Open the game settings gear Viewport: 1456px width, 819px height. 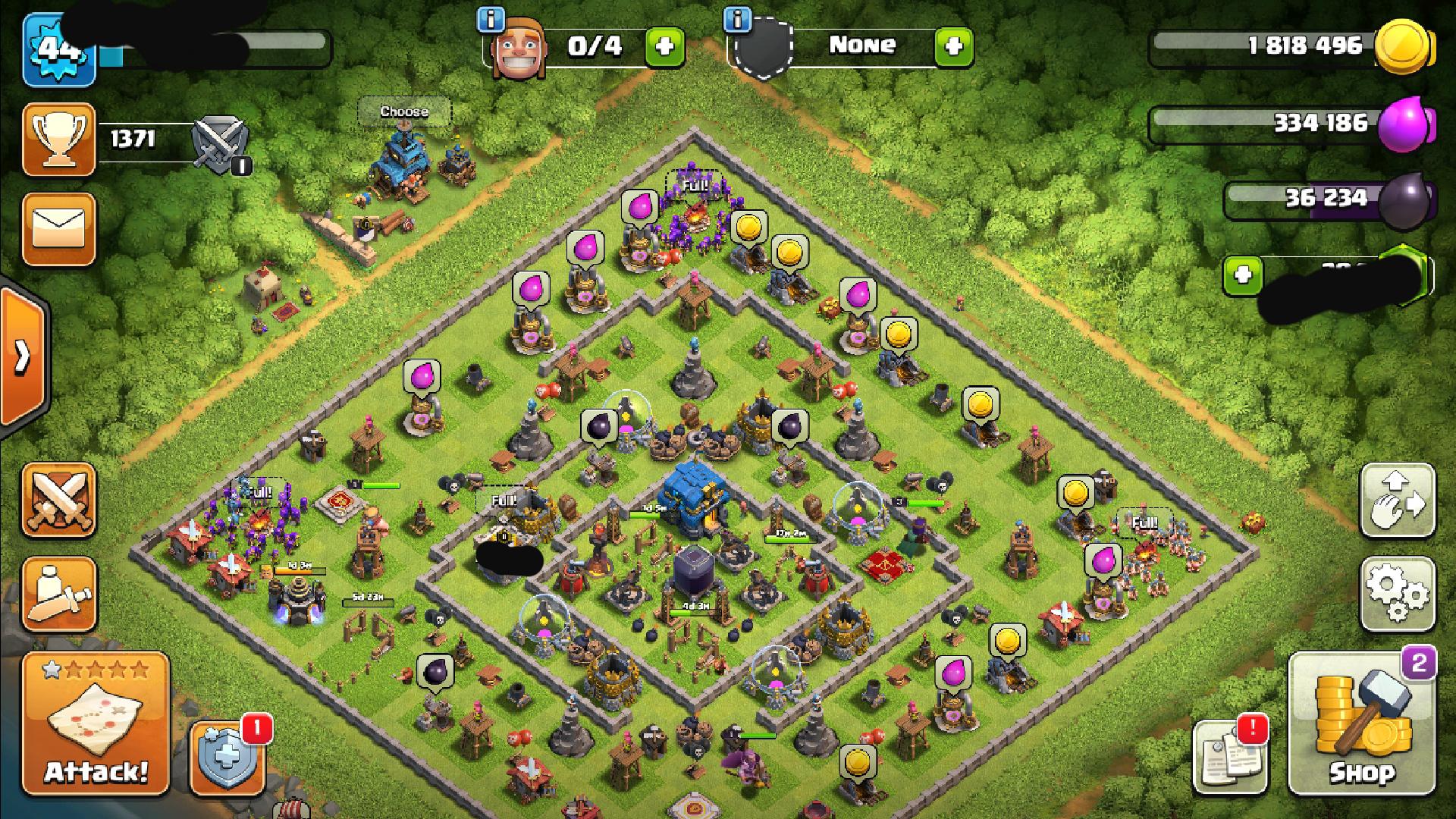(1398, 596)
